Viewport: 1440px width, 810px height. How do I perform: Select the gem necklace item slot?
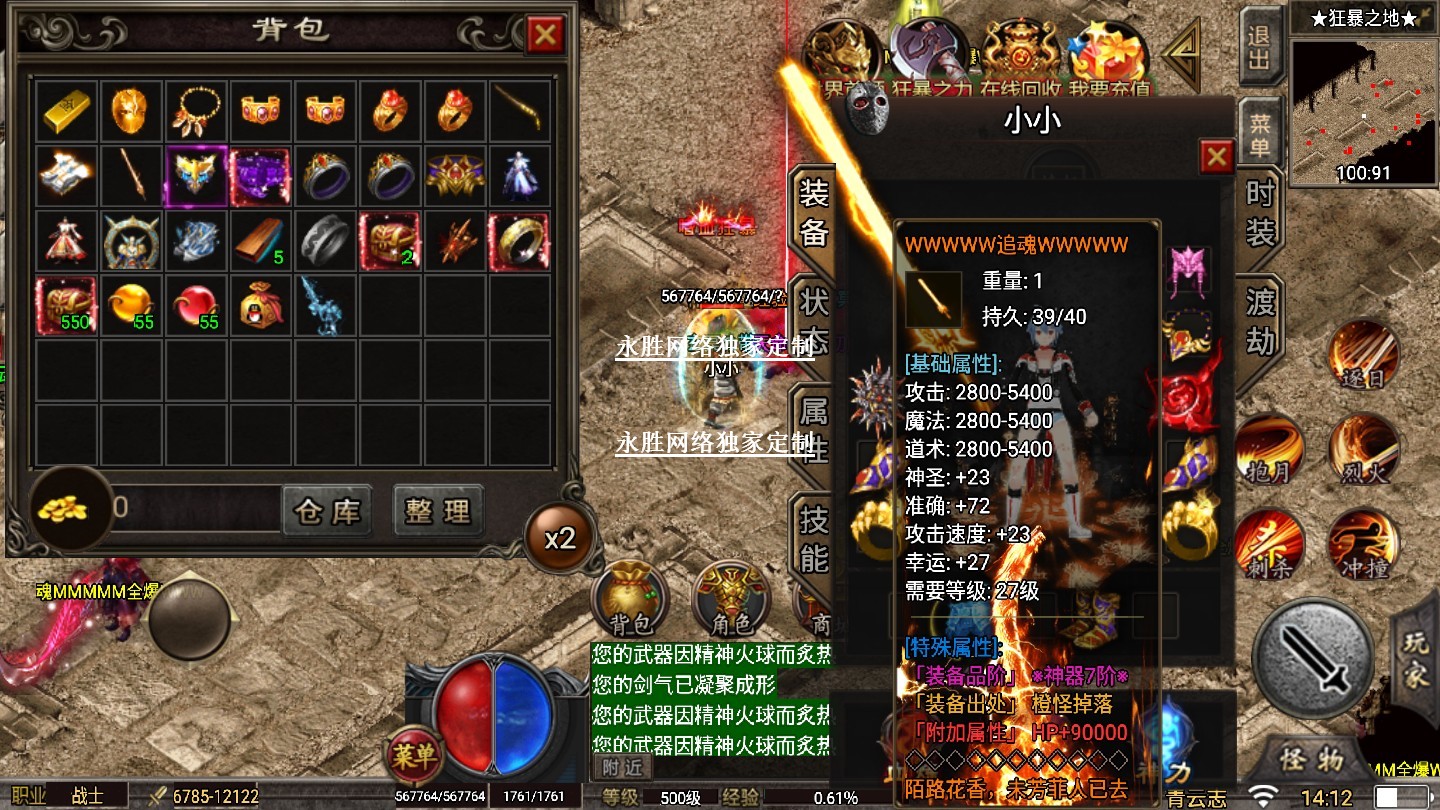click(x=195, y=110)
